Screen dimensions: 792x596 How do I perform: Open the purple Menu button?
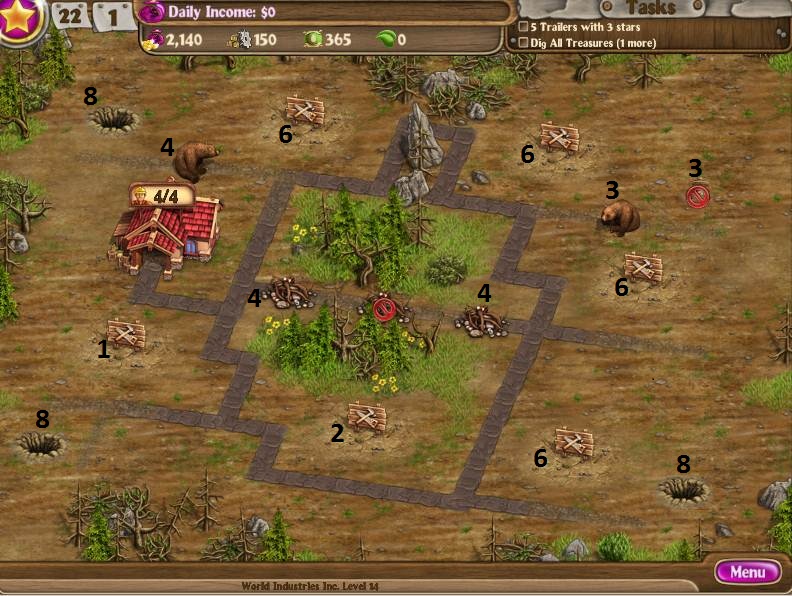tap(748, 572)
